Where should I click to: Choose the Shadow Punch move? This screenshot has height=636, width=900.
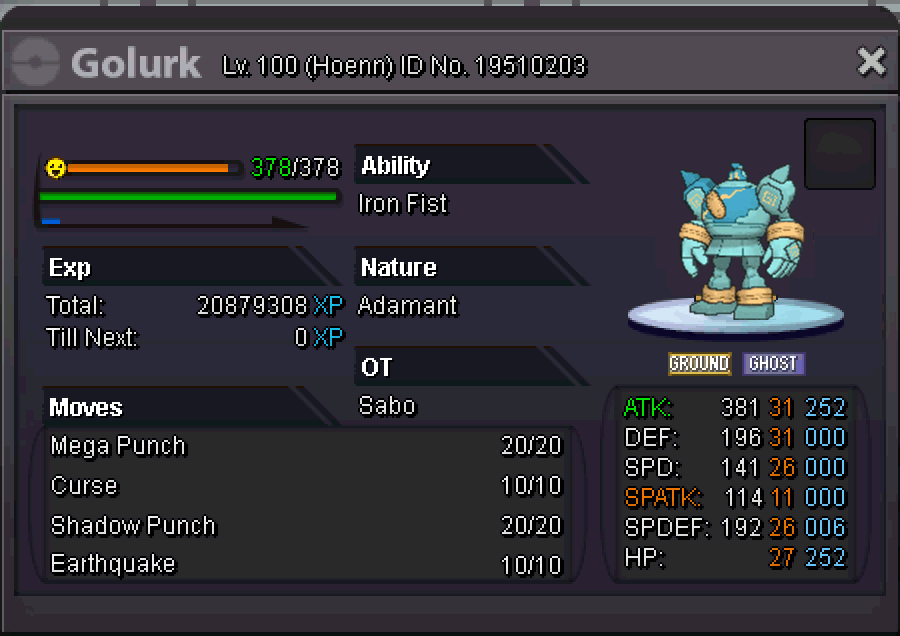coord(306,526)
